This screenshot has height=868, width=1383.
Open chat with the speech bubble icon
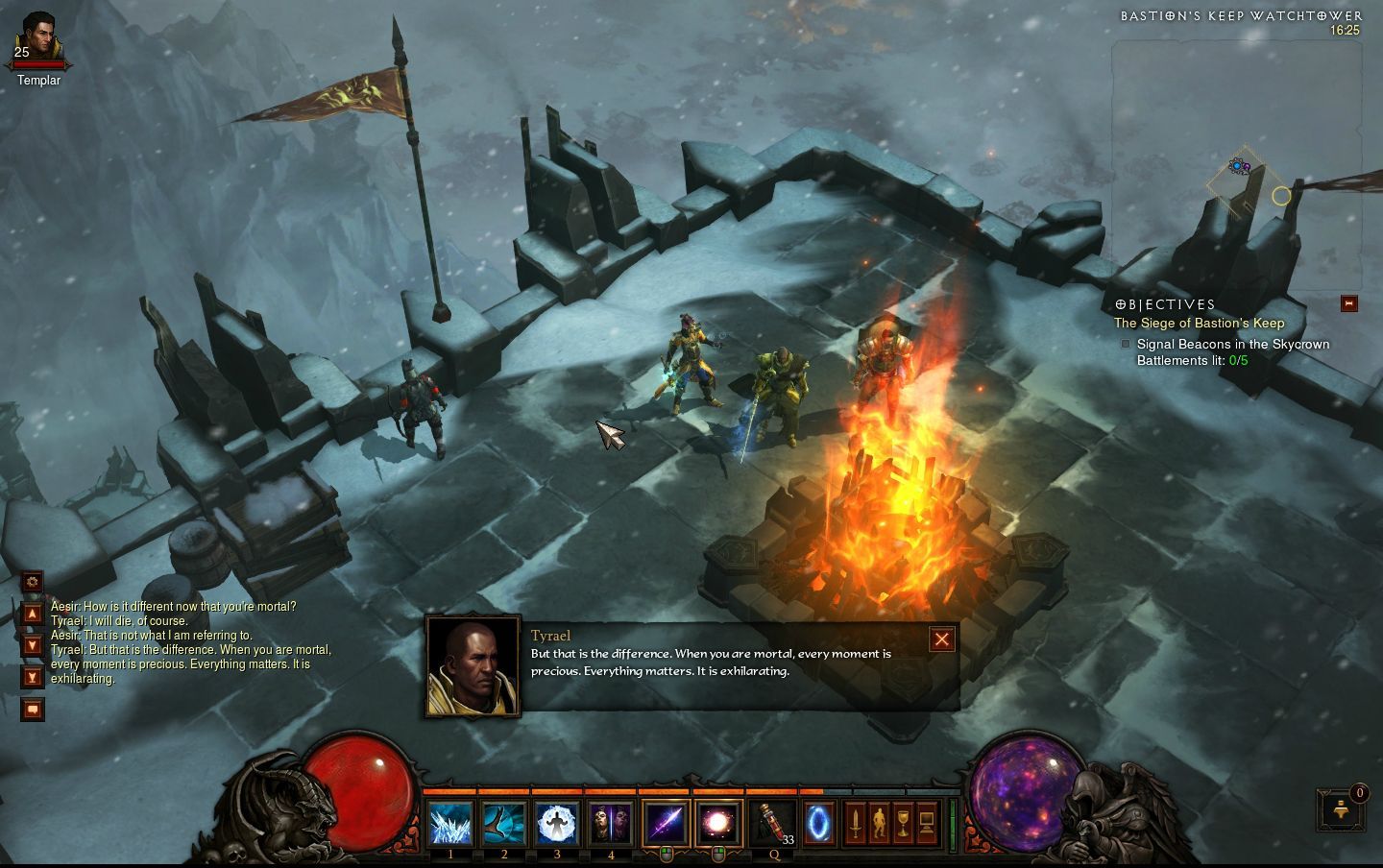(x=33, y=710)
